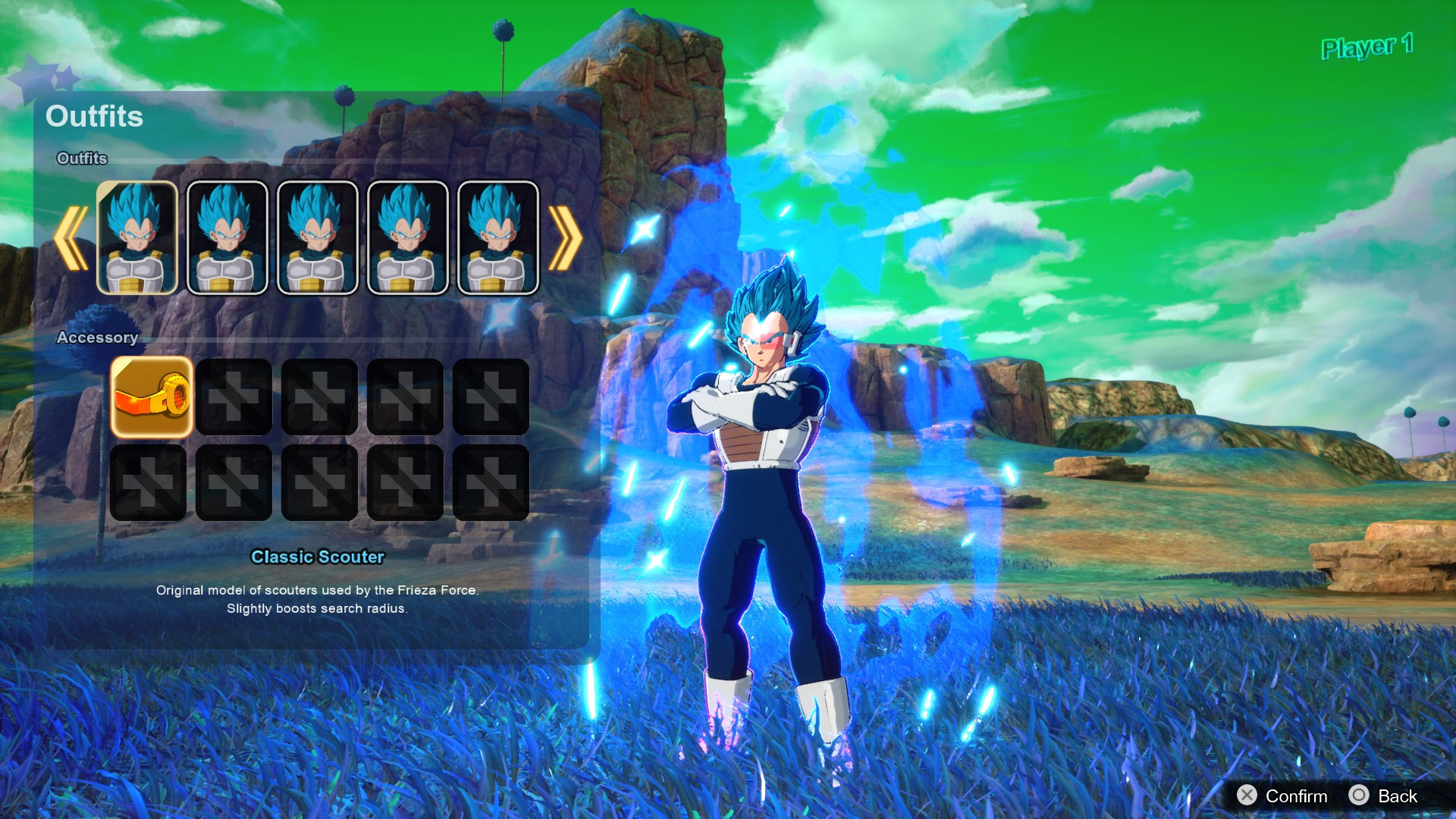
Task: Click the Classic Scouter description text
Action: (x=318, y=599)
